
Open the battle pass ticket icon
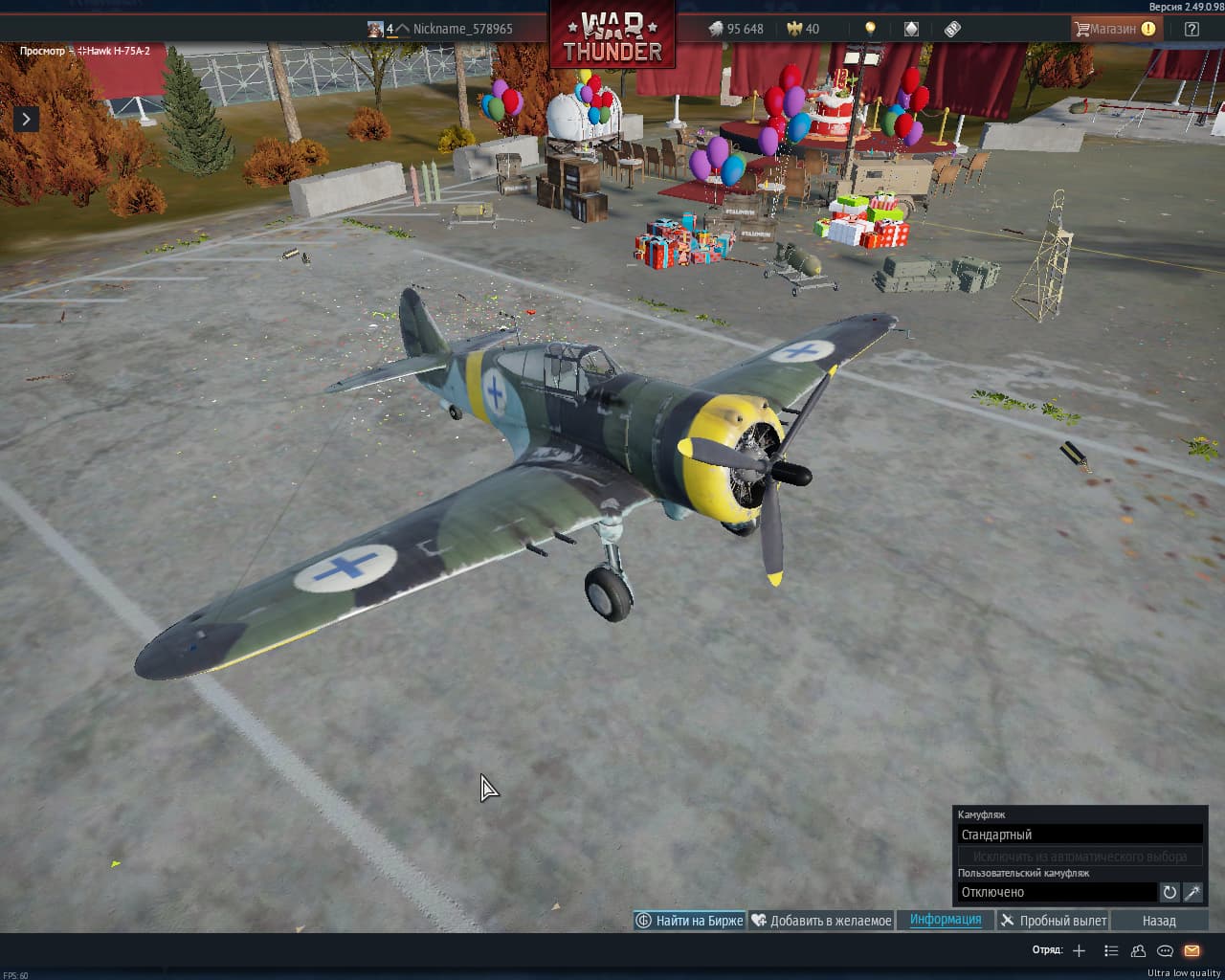coord(952,29)
